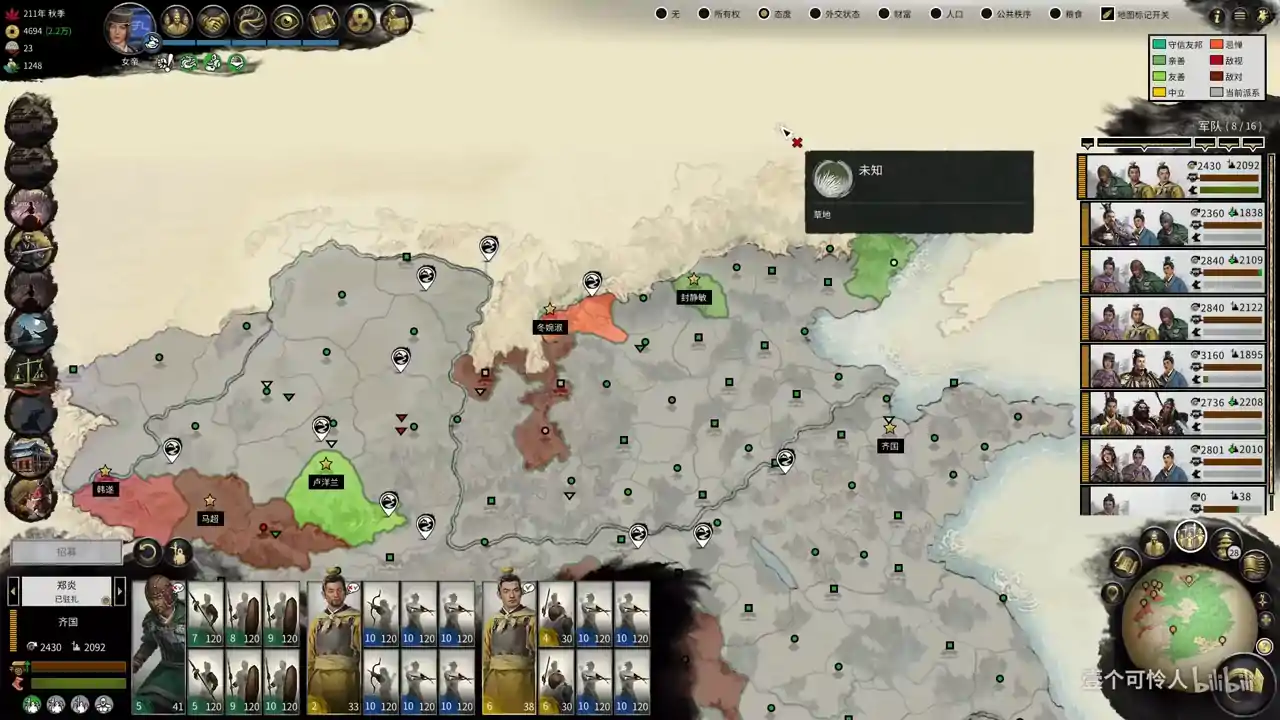Viewport: 1280px width, 720px height.
Task: Show the 人口 map overlay
Action: (x=936, y=14)
